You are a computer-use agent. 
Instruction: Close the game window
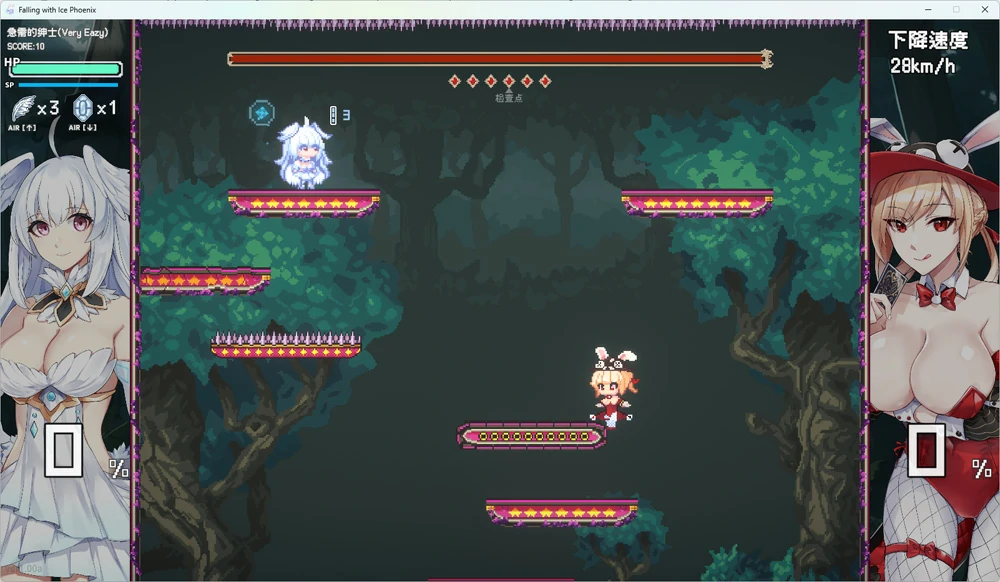pos(983,9)
